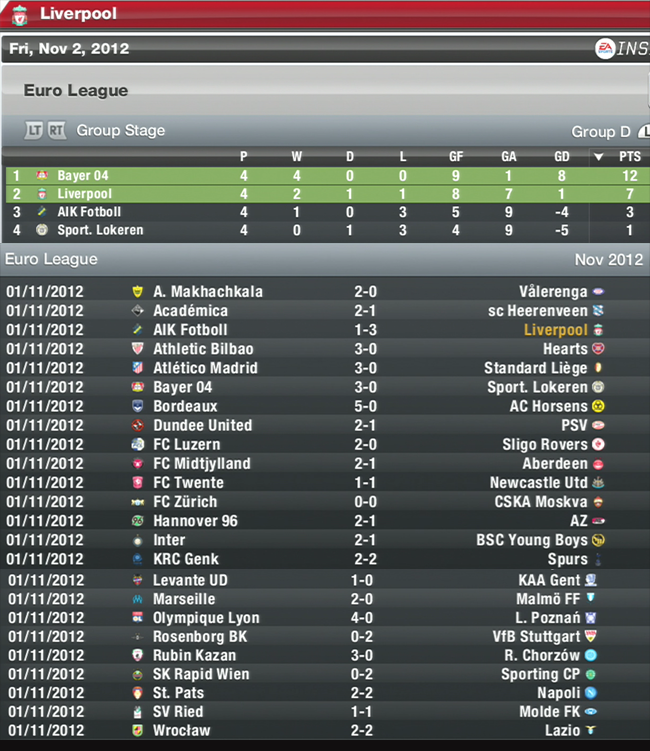Select the Wrocław vs Lazio result
This screenshot has height=751, width=650.
[364, 731]
